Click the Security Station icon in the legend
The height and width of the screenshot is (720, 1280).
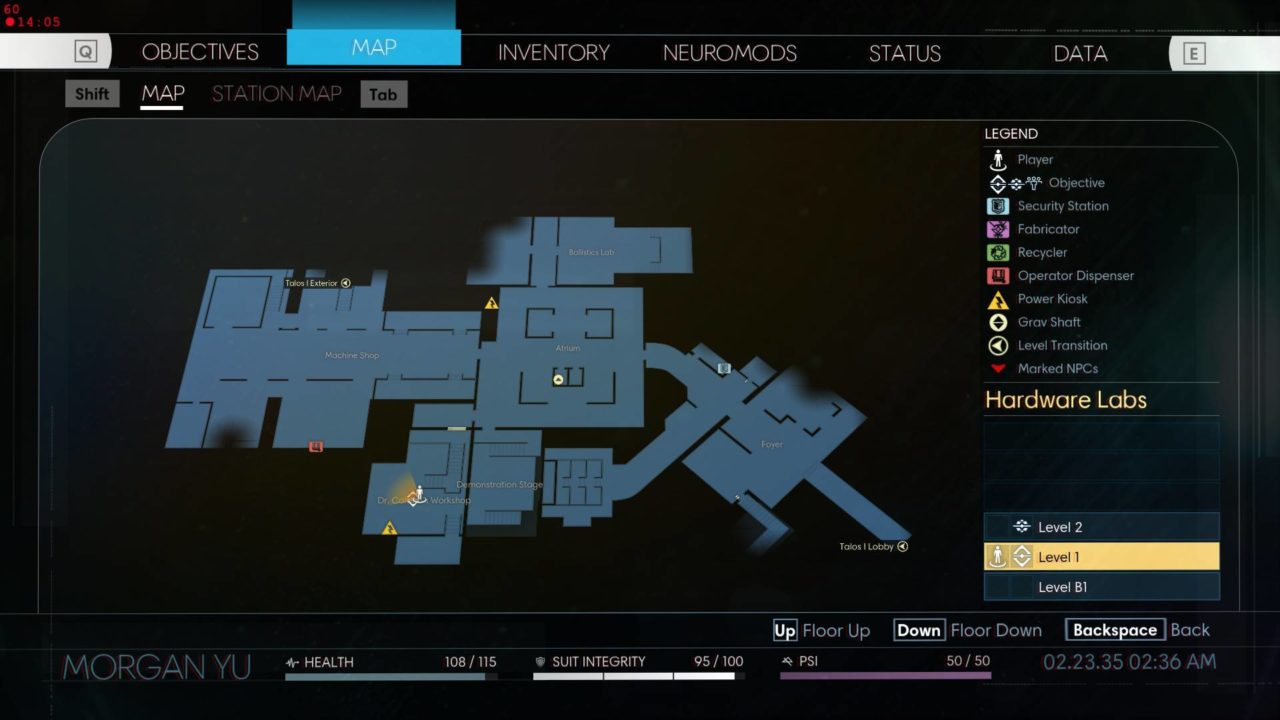pyautogui.click(x=997, y=206)
